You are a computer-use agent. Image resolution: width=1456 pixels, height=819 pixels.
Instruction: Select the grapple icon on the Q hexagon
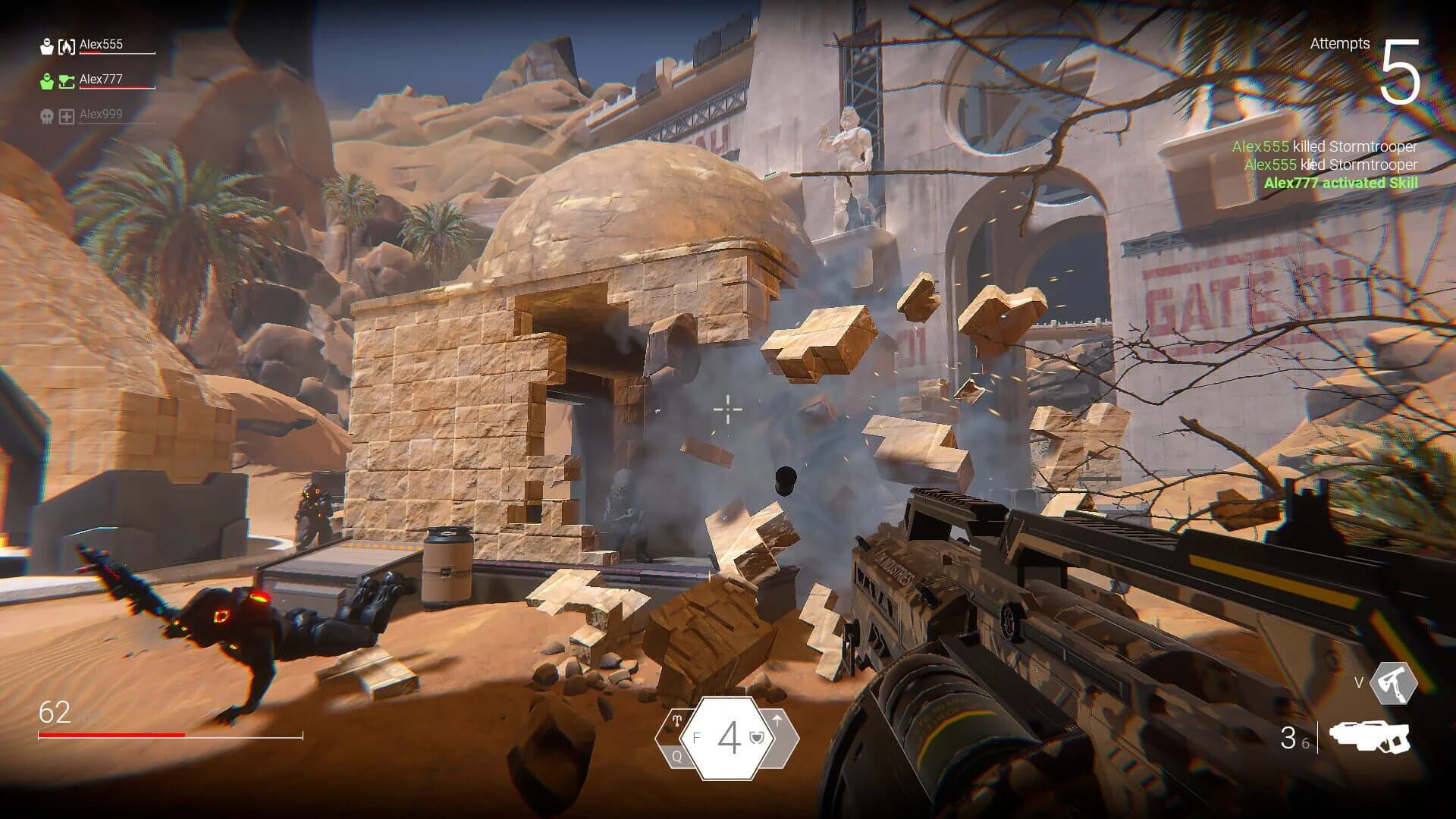tap(677, 720)
